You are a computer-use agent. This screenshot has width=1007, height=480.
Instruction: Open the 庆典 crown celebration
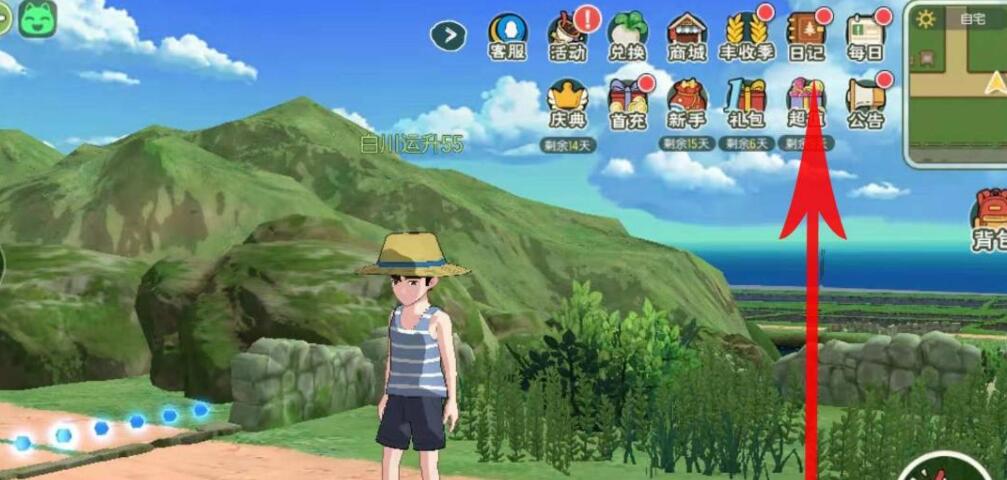click(x=568, y=103)
